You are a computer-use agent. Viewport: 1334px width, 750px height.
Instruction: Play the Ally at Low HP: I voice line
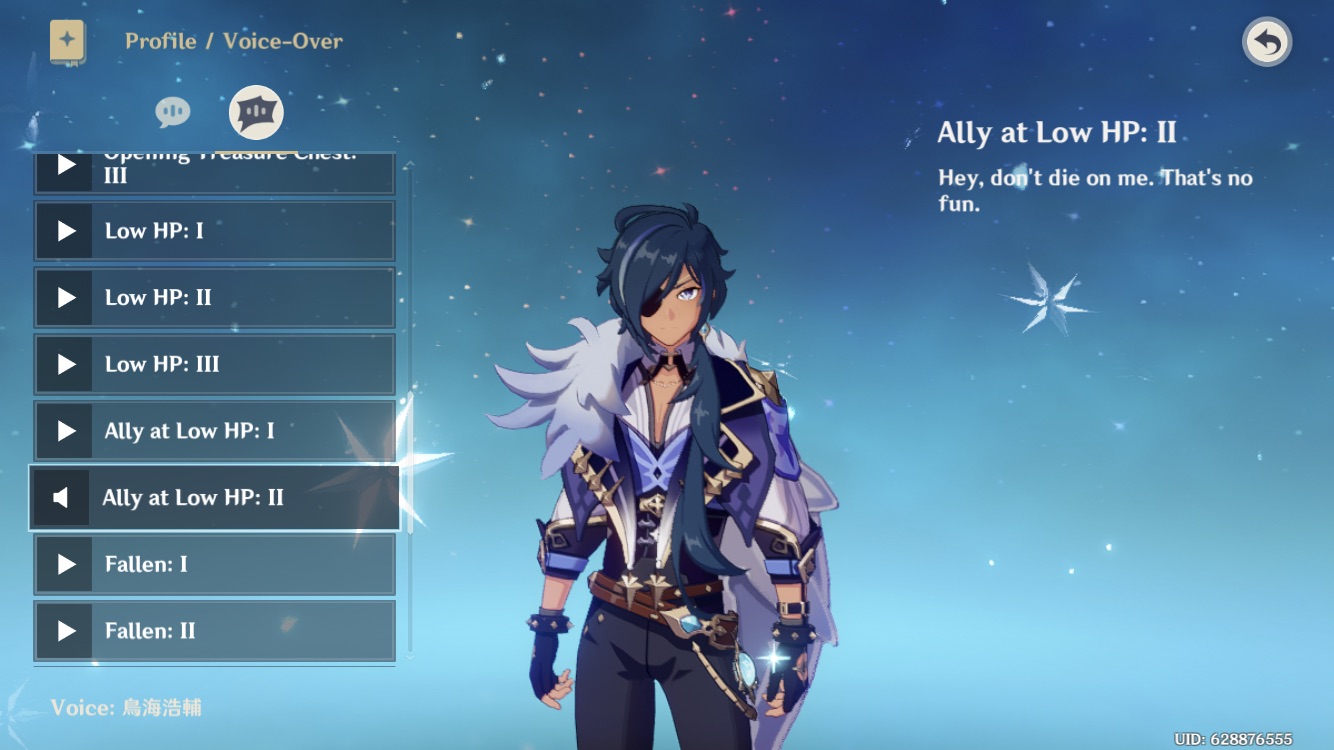64,431
